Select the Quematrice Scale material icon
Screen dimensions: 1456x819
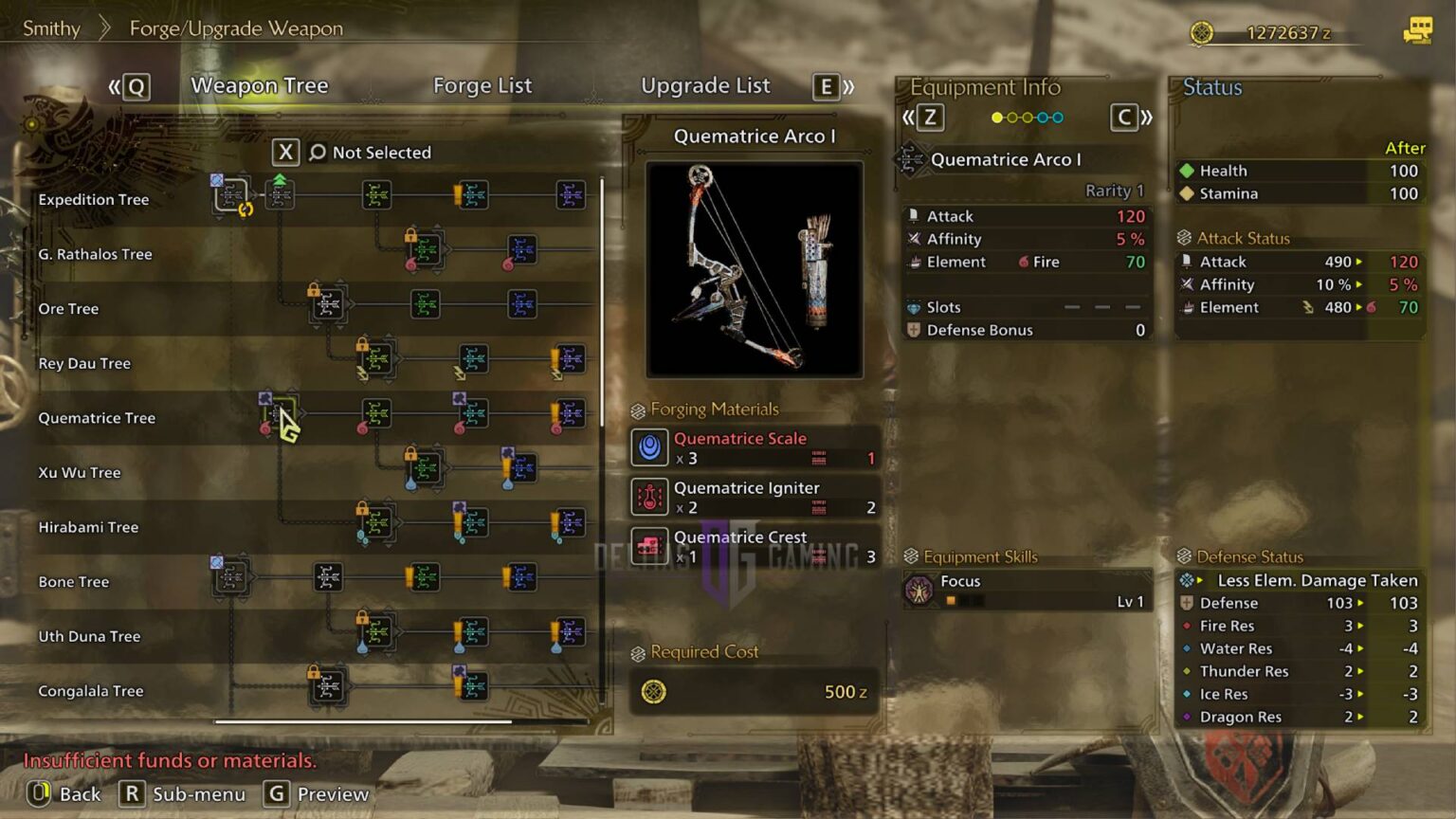coord(648,446)
